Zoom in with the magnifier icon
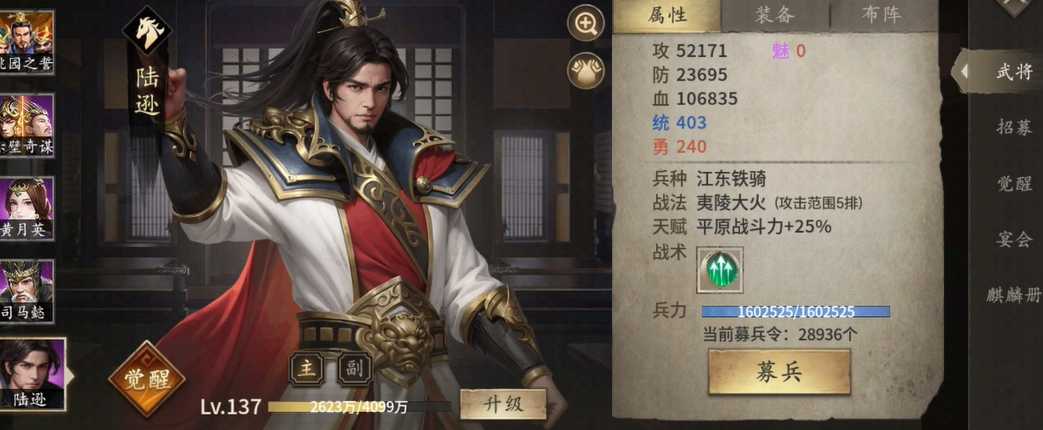Screen dimensions: 1043x430 point(585,22)
